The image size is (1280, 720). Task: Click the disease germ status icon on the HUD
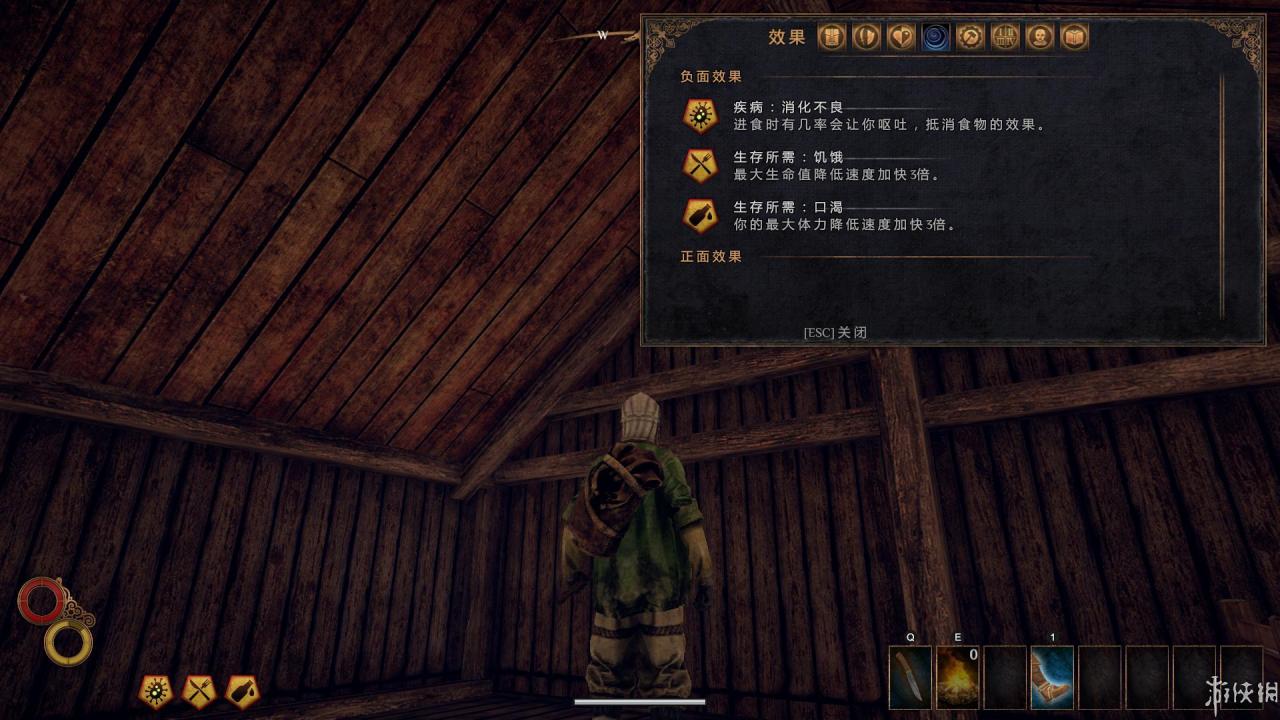tap(155, 691)
